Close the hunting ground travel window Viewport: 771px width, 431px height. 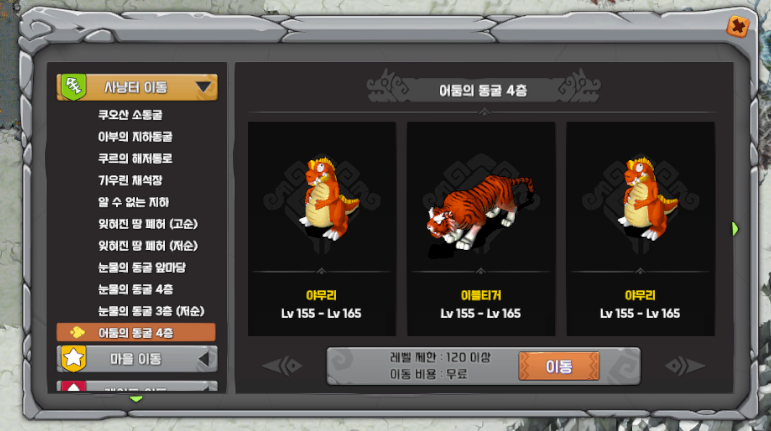pos(736,27)
